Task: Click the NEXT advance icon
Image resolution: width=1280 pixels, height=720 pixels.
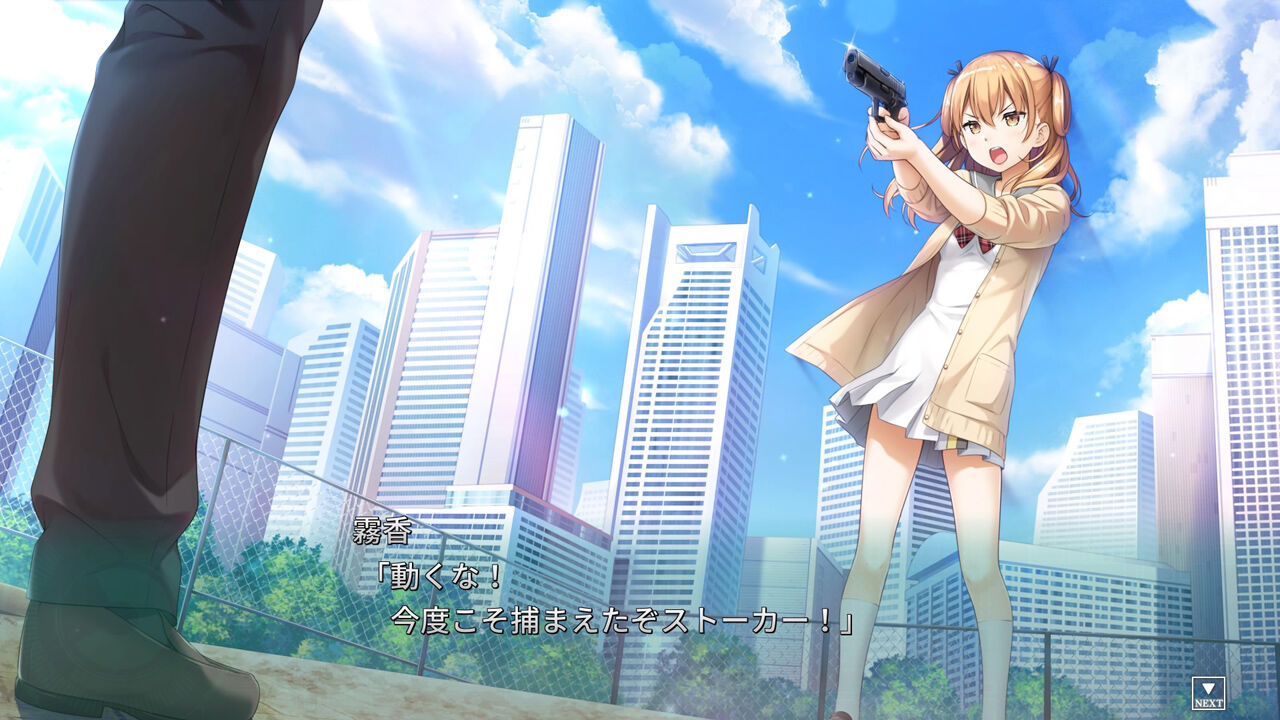Action: [1207, 691]
